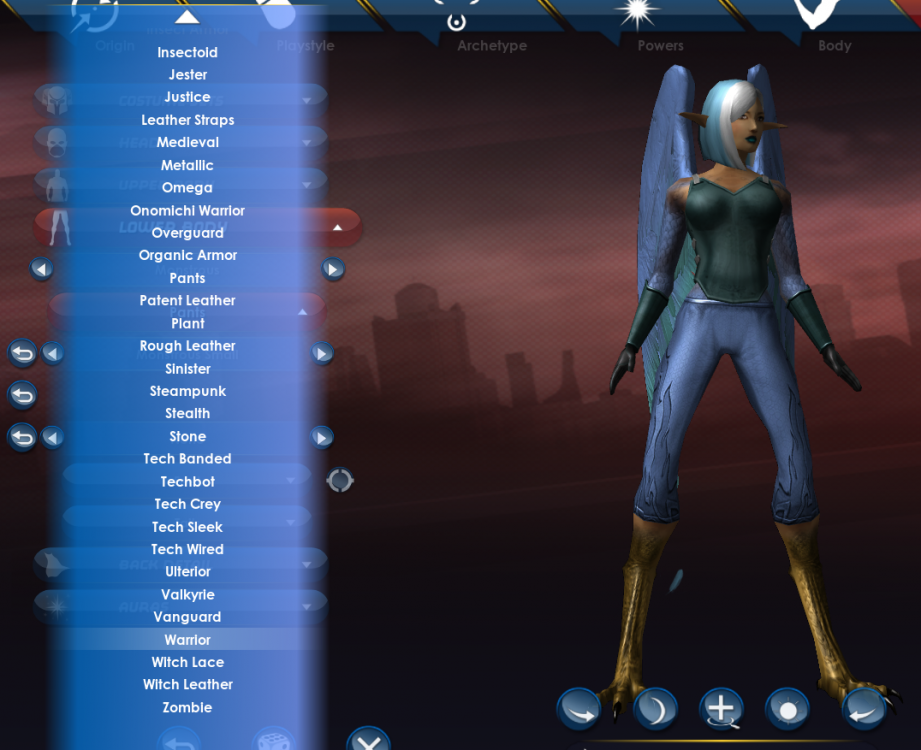Viewport: 921px width, 750px height.
Task: Choose the highlighted Warrior entry
Action: point(187,640)
